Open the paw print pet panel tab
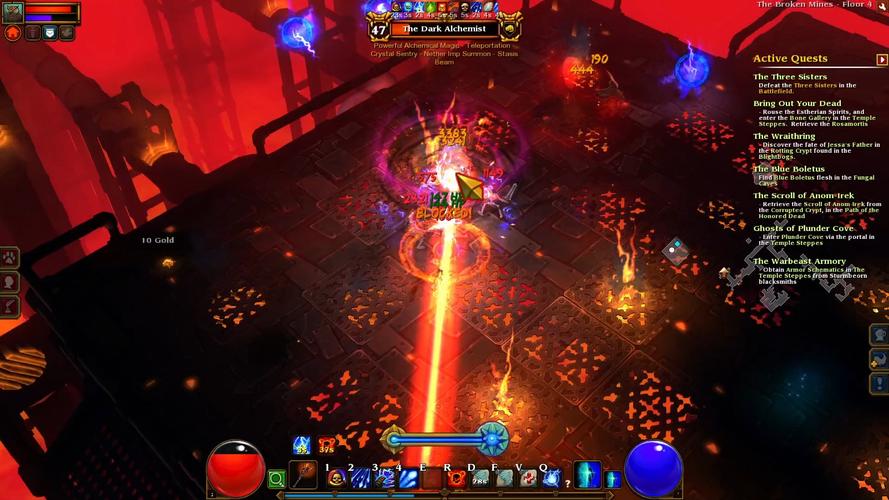 pyautogui.click(x=10, y=258)
